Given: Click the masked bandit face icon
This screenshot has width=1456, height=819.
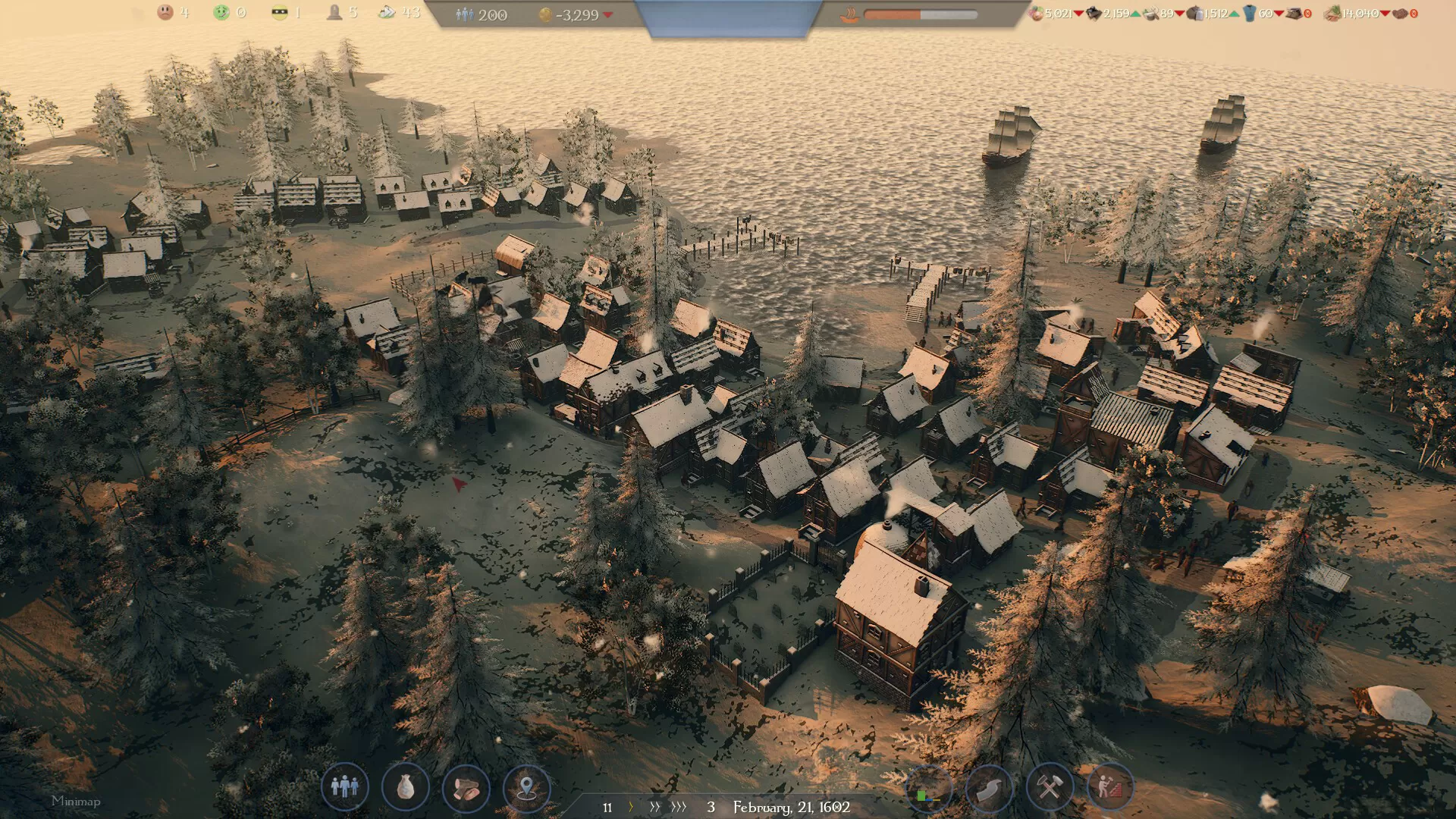Looking at the screenshot, I should pos(279,13).
